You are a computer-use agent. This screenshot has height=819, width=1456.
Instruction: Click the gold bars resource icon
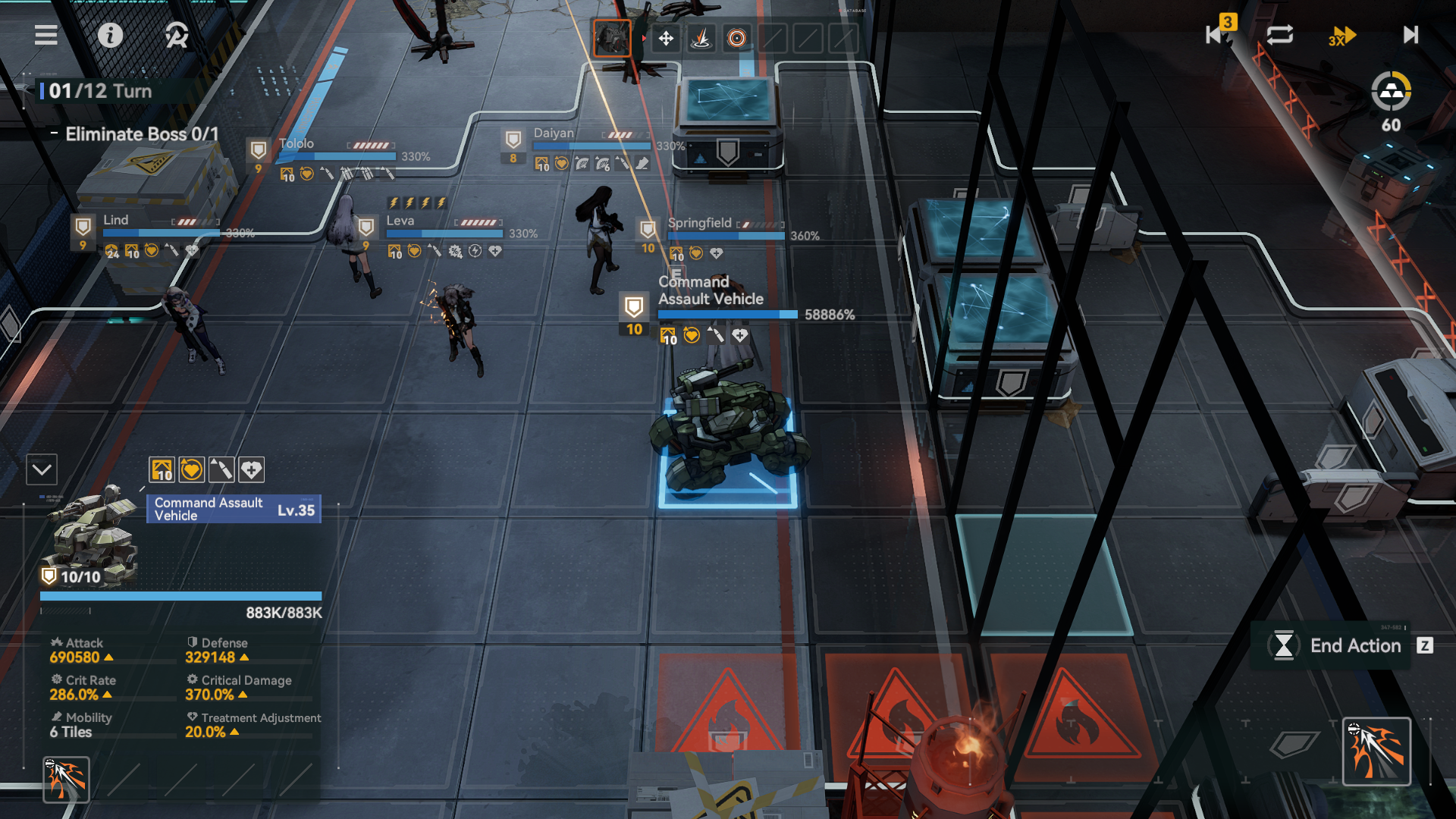[1391, 92]
